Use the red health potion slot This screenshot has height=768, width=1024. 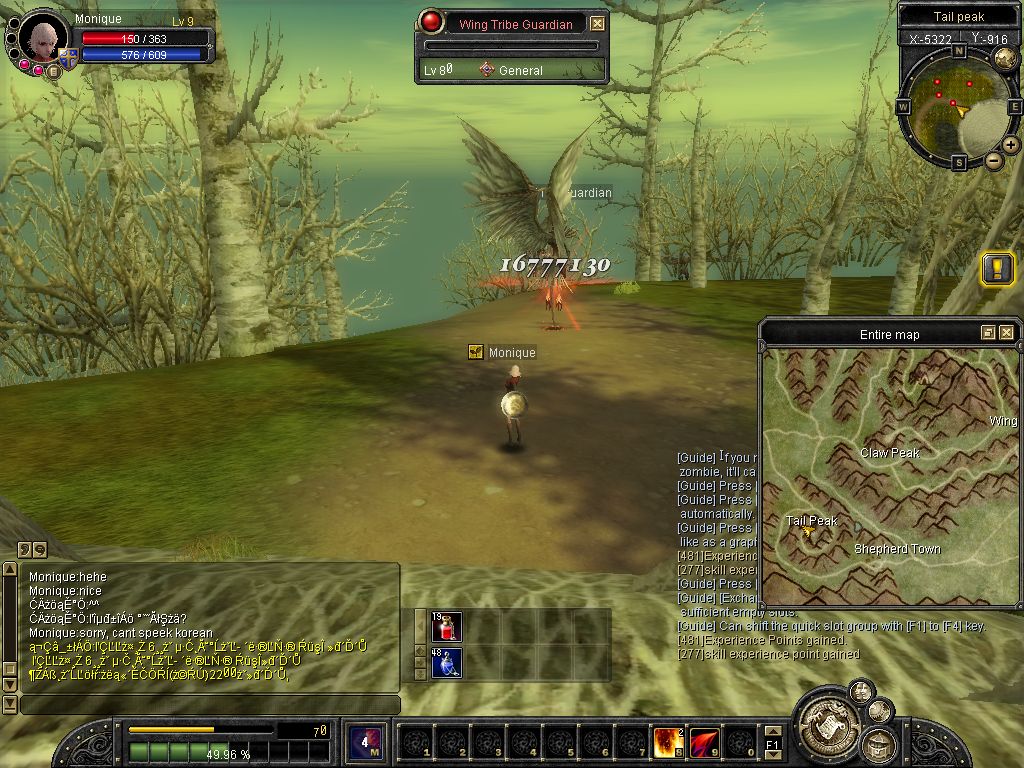[447, 627]
